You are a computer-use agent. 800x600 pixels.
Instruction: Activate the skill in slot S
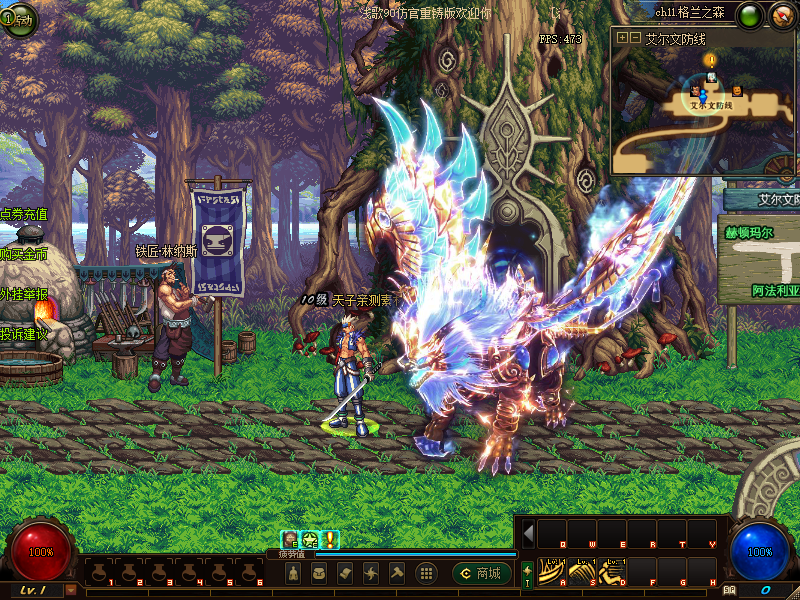pos(581,570)
